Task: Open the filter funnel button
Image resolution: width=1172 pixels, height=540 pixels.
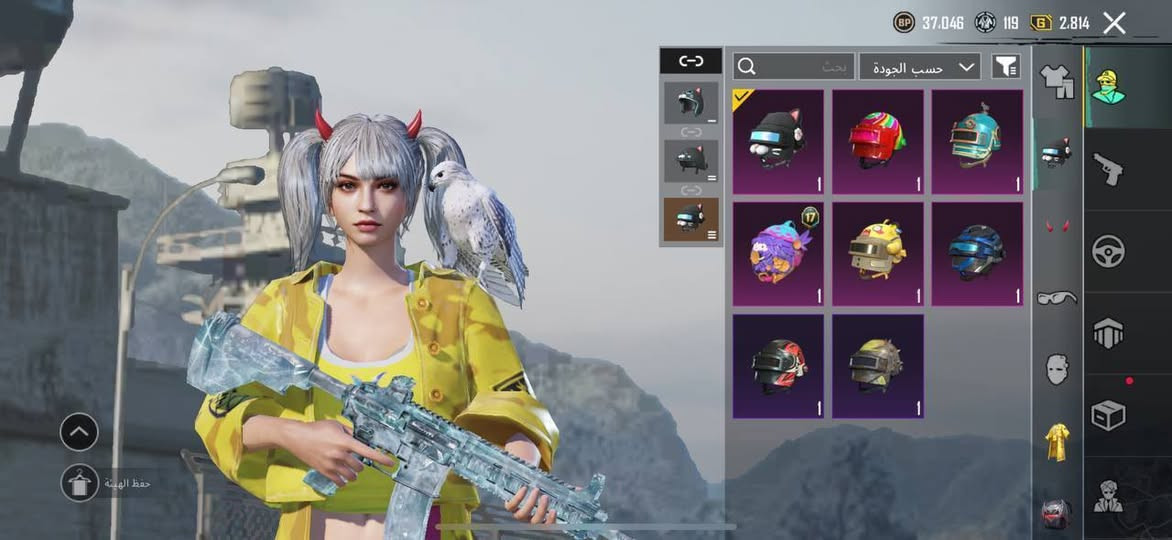Action: (1005, 67)
